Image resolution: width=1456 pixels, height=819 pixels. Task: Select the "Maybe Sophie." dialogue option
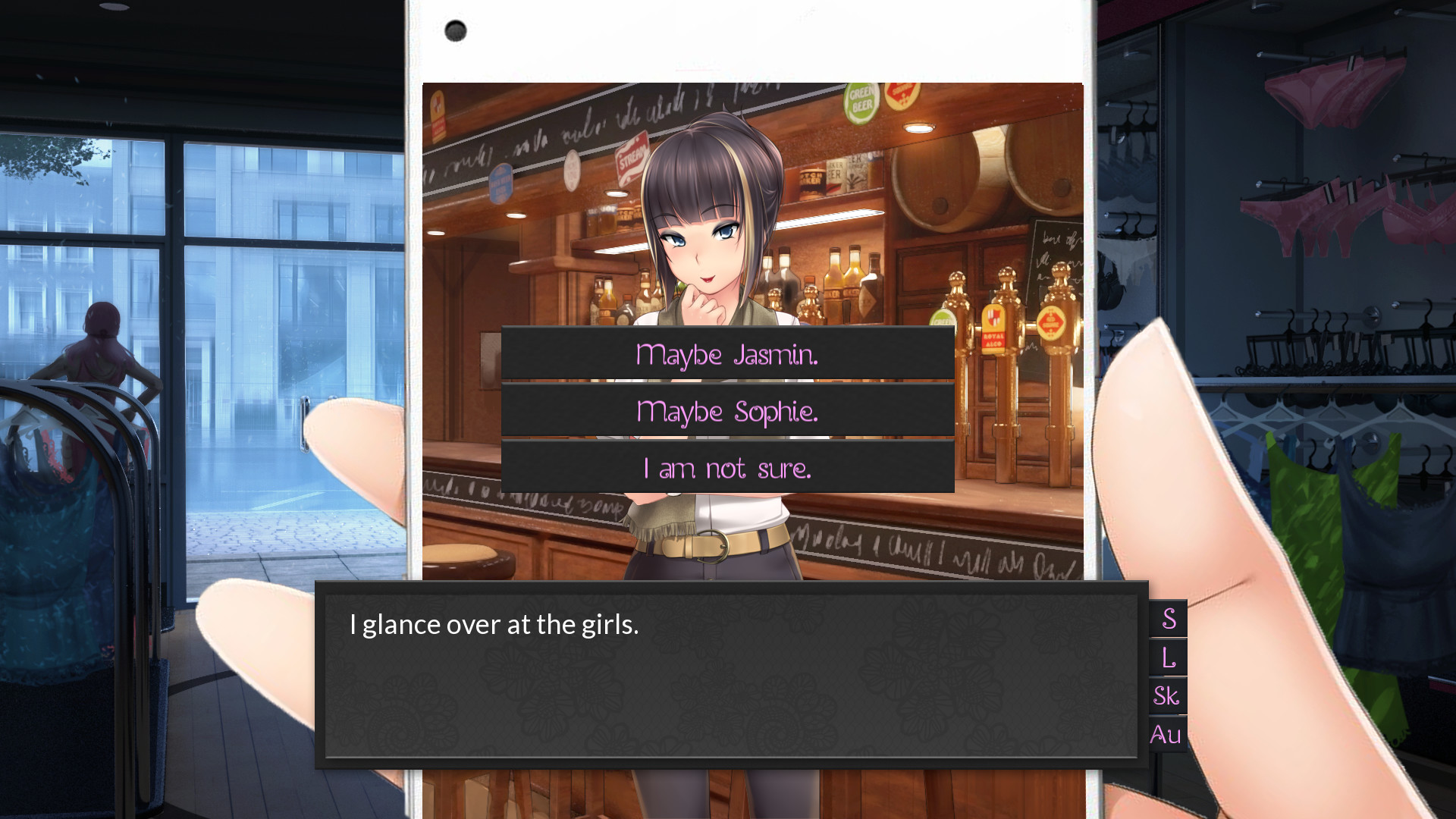click(x=727, y=411)
